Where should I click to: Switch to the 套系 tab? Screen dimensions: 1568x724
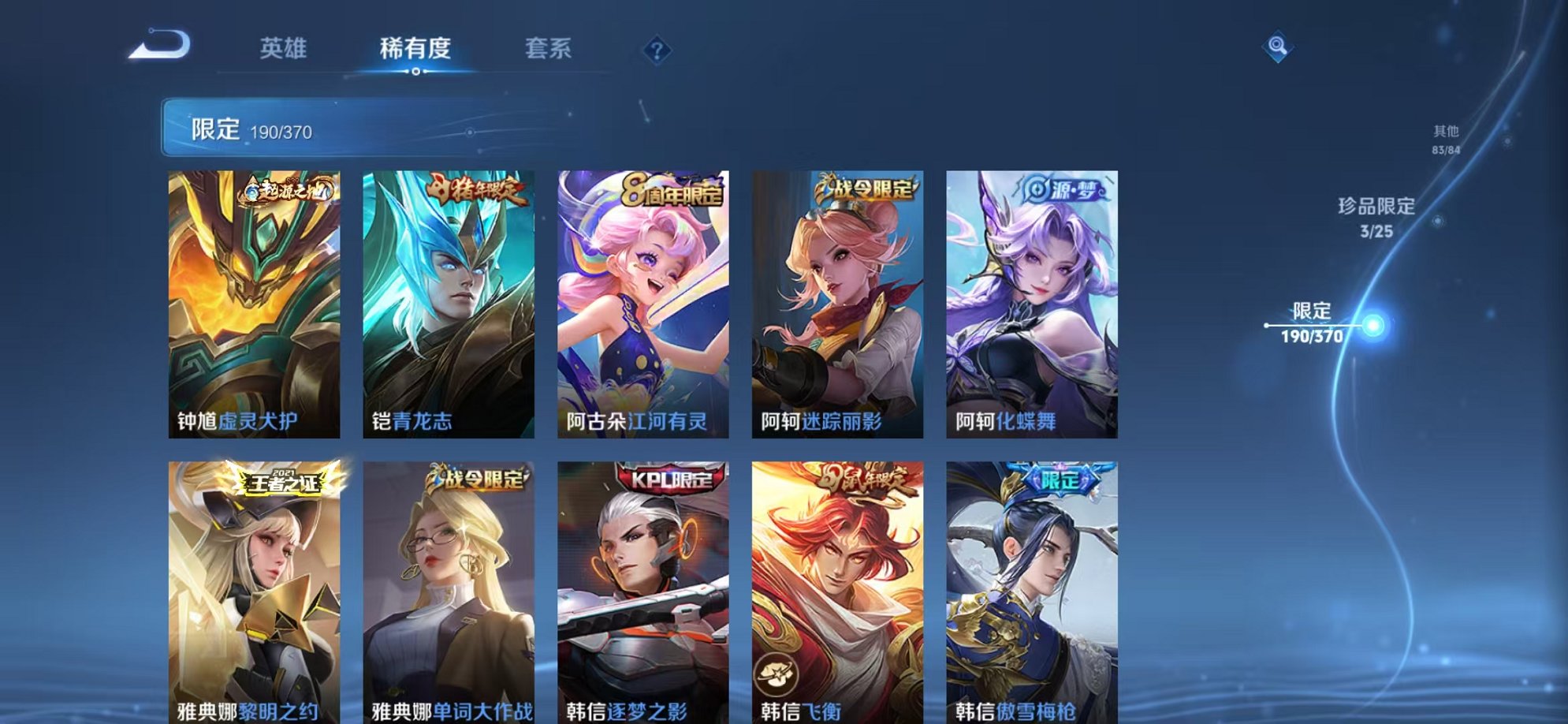coord(549,49)
